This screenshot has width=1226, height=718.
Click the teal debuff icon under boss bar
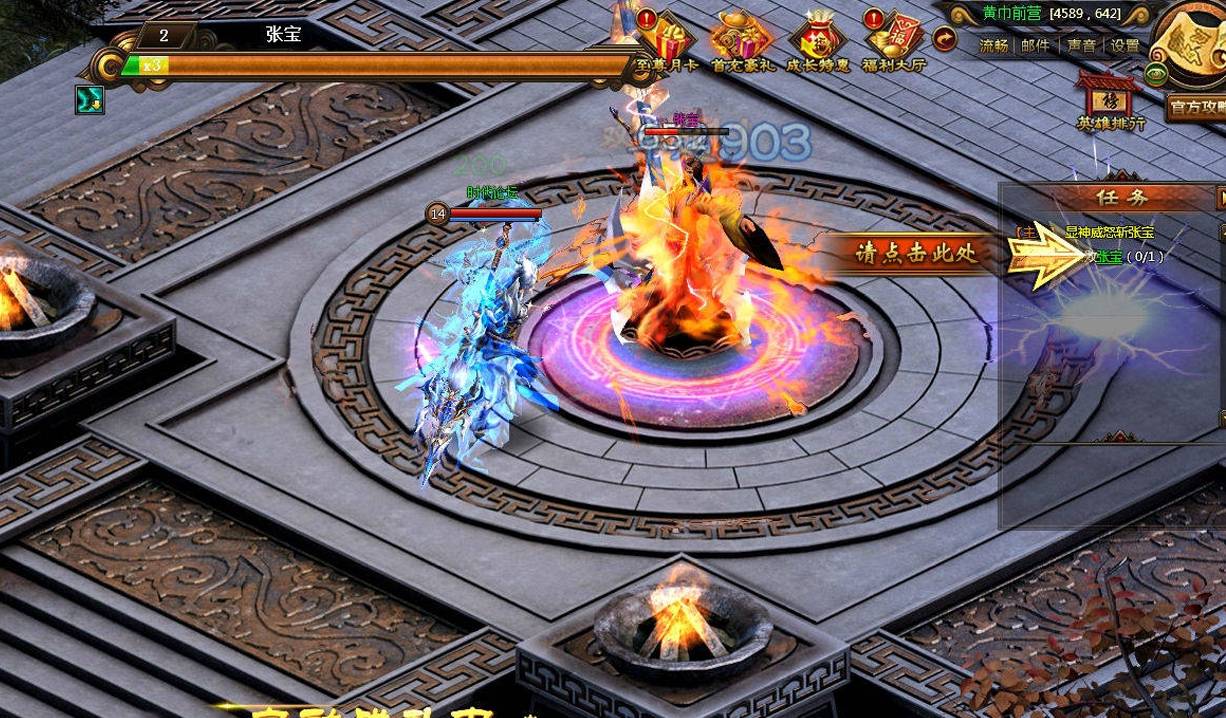pyautogui.click(x=89, y=98)
